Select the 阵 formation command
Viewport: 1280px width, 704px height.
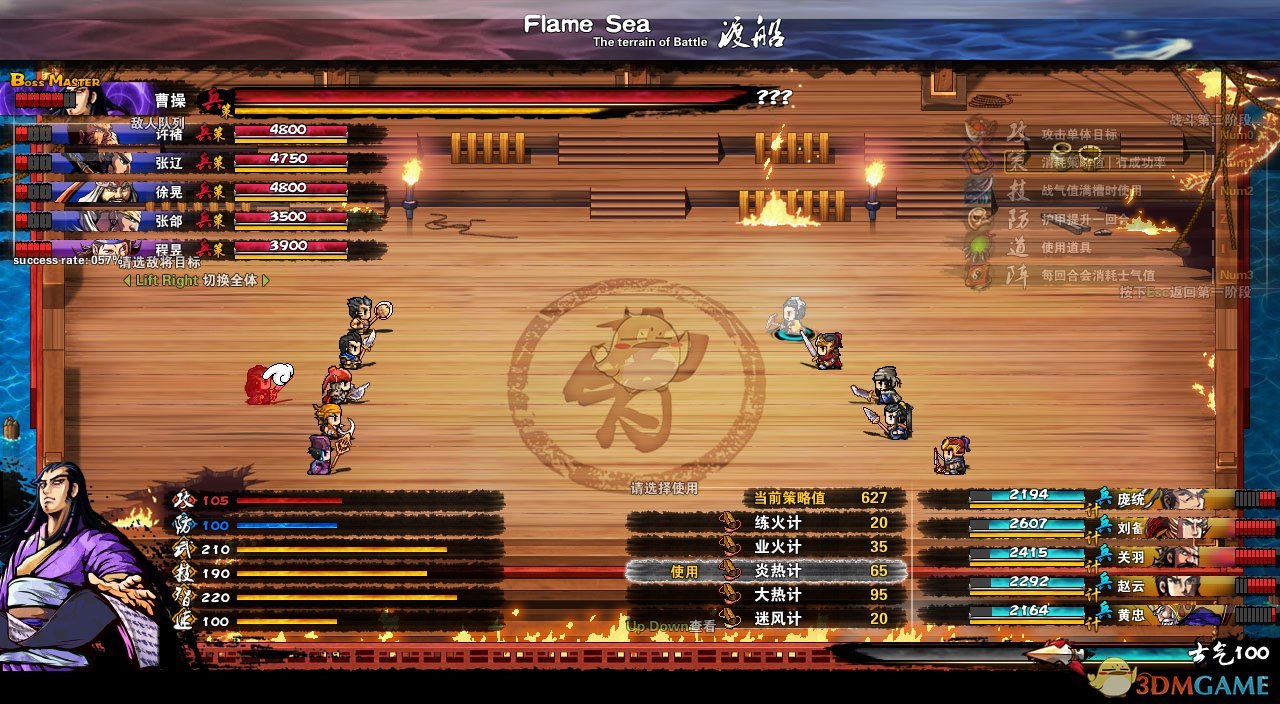point(1016,275)
